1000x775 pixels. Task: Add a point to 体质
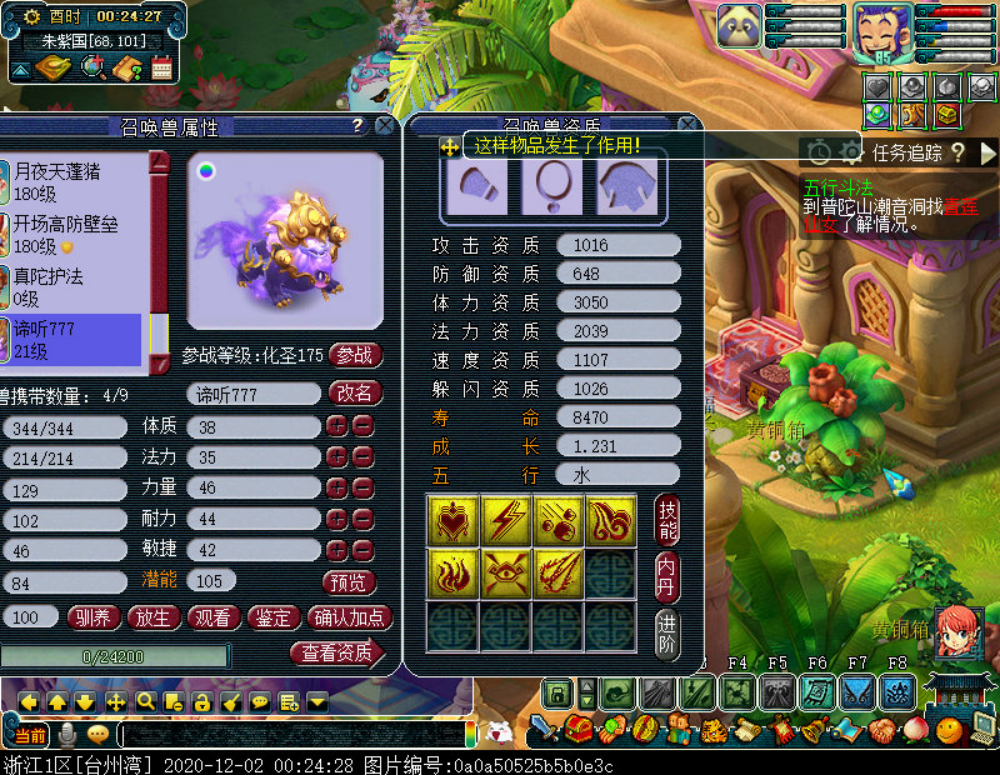[337, 427]
